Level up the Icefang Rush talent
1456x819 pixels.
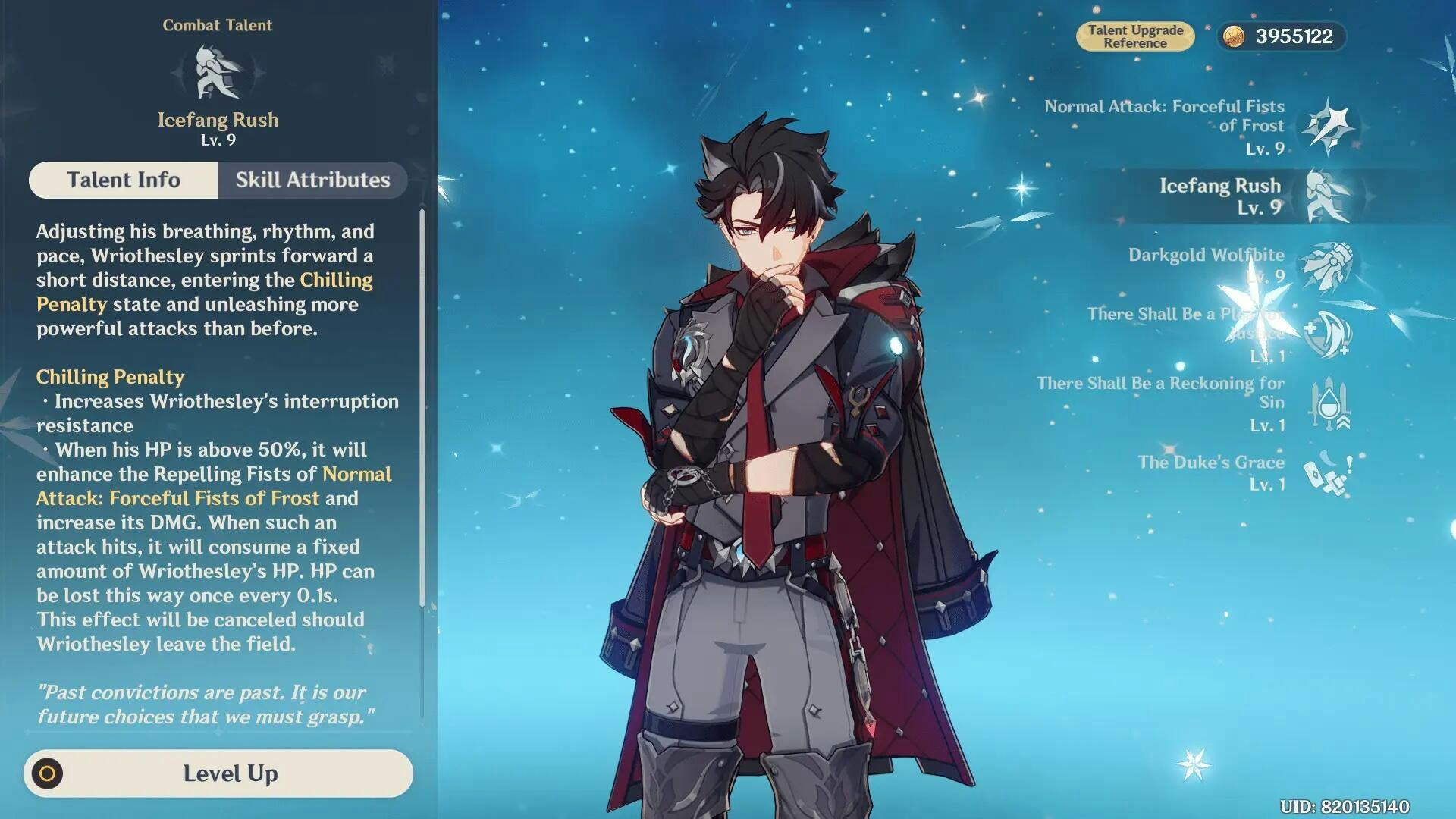point(218,773)
